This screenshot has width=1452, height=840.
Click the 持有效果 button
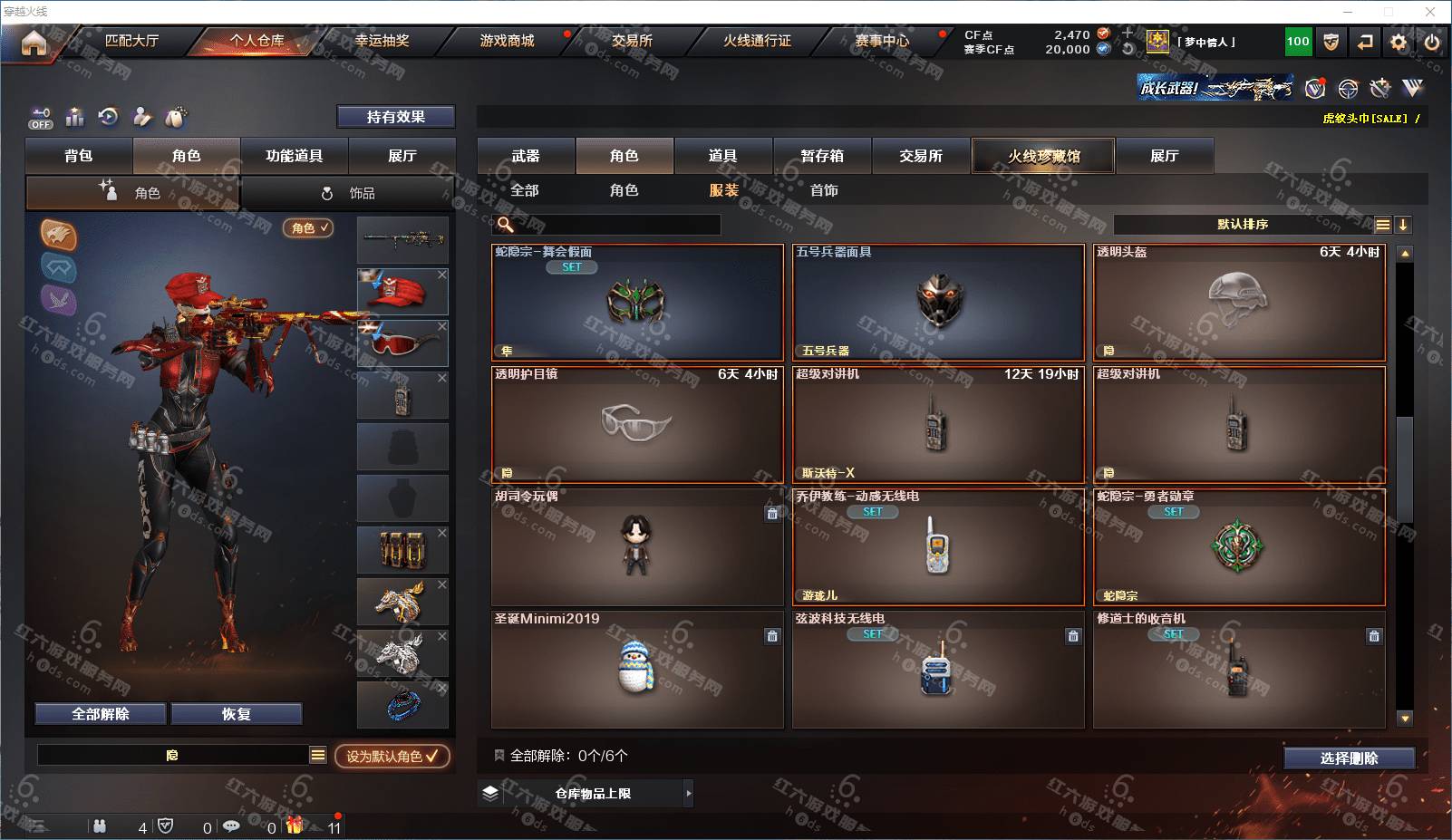tap(395, 117)
